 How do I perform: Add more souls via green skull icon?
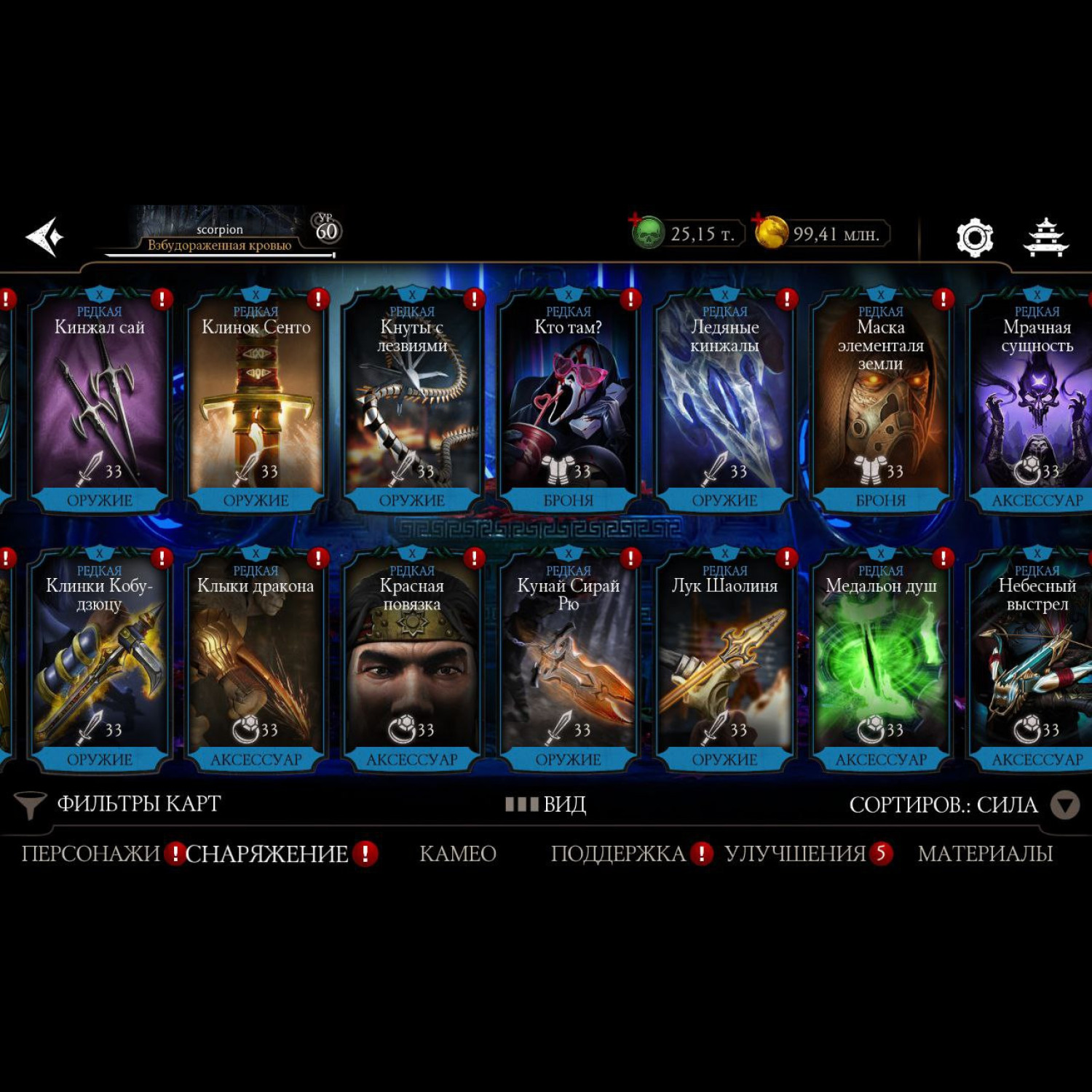coord(647,233)
